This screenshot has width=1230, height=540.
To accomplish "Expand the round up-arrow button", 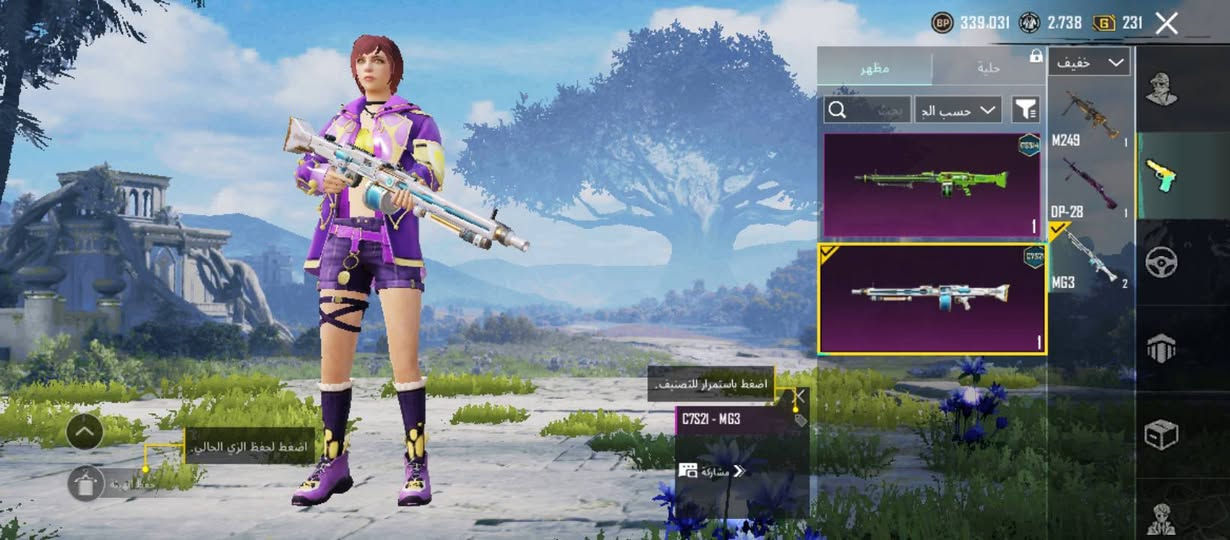I will pyautogui.click(x=84, y=432).
